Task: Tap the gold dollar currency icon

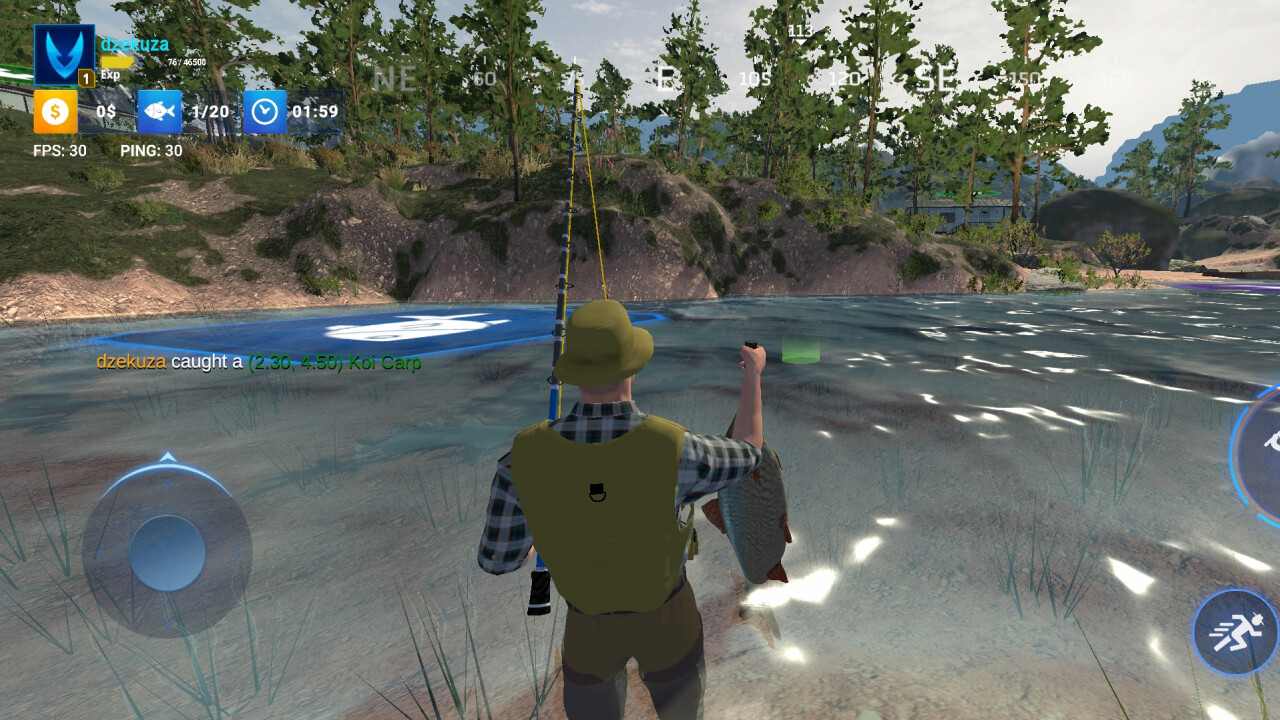Action: point(53,111)
